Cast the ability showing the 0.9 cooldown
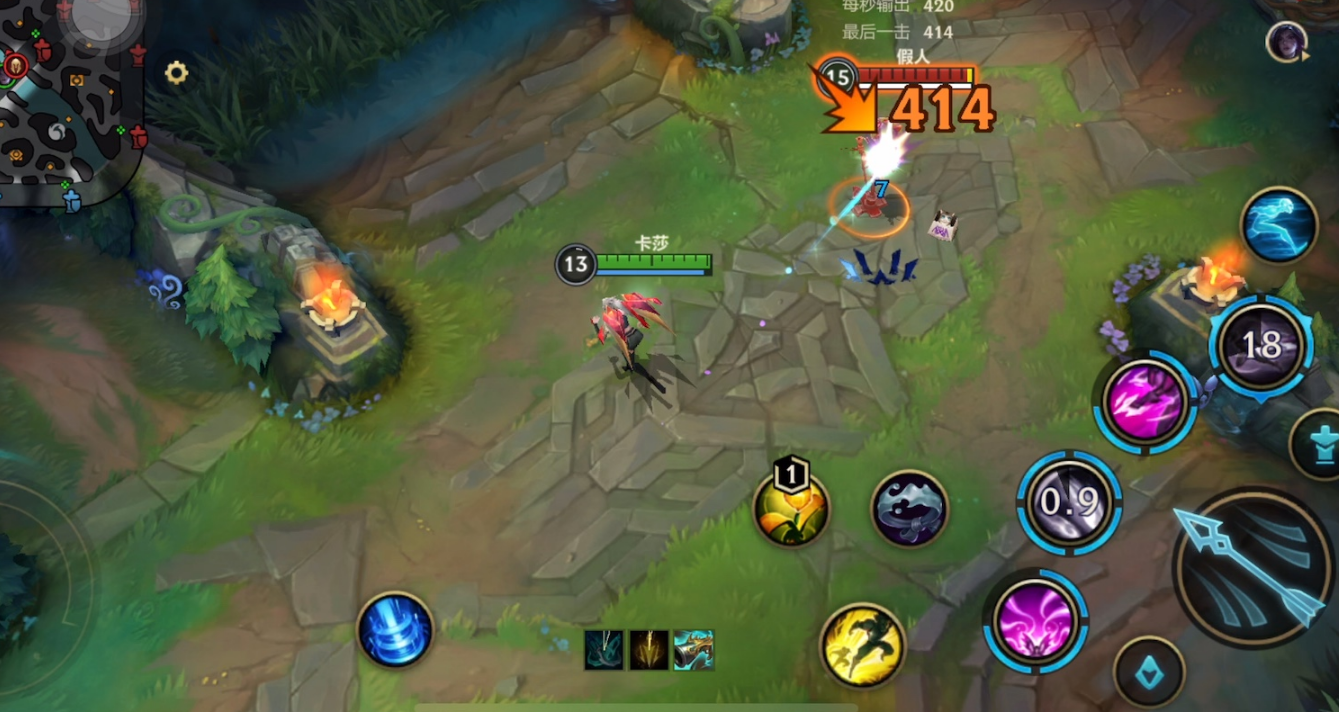 [1069, 502]
